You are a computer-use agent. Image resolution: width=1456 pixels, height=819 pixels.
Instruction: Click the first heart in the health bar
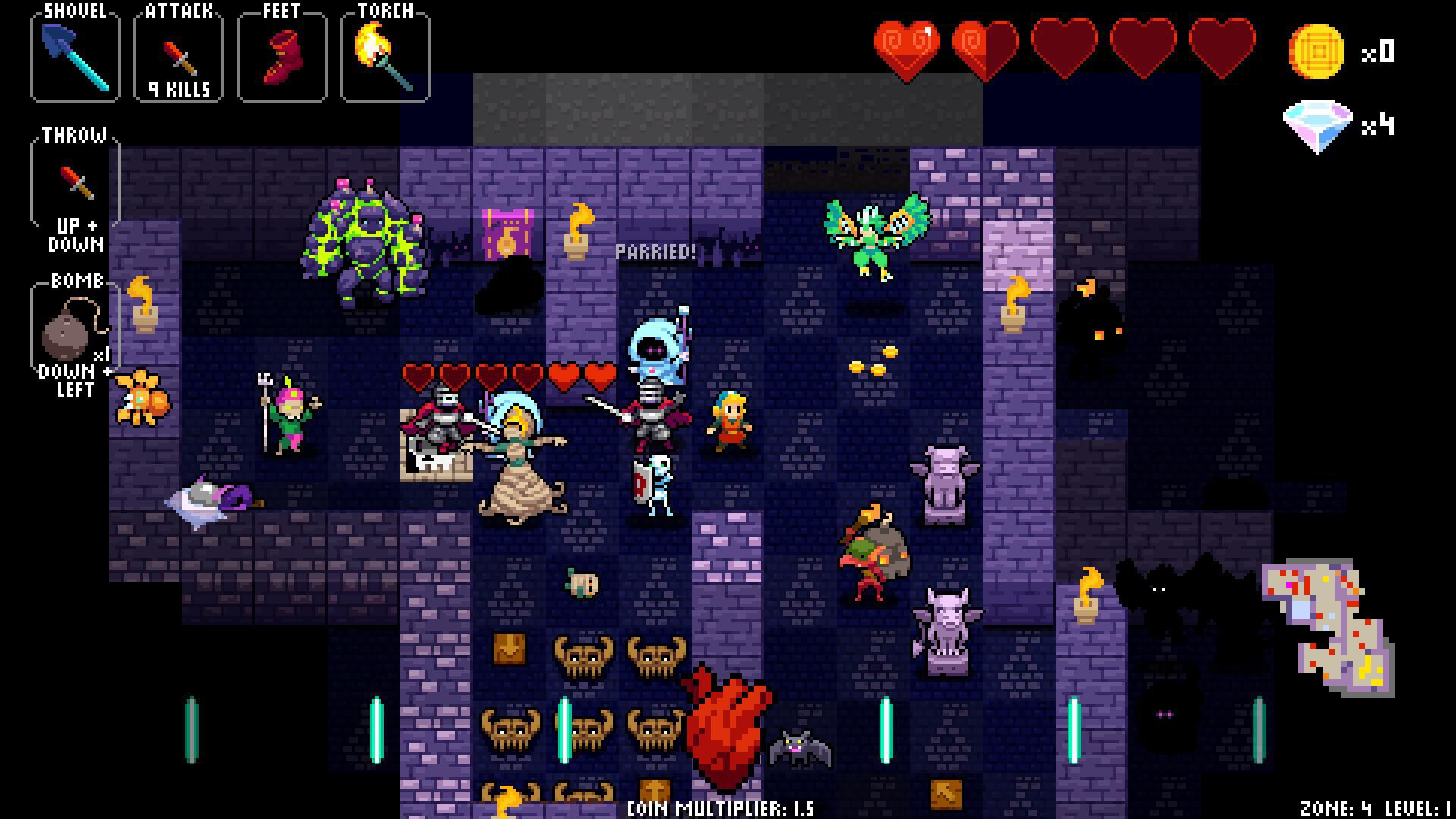tap(905, 47)
